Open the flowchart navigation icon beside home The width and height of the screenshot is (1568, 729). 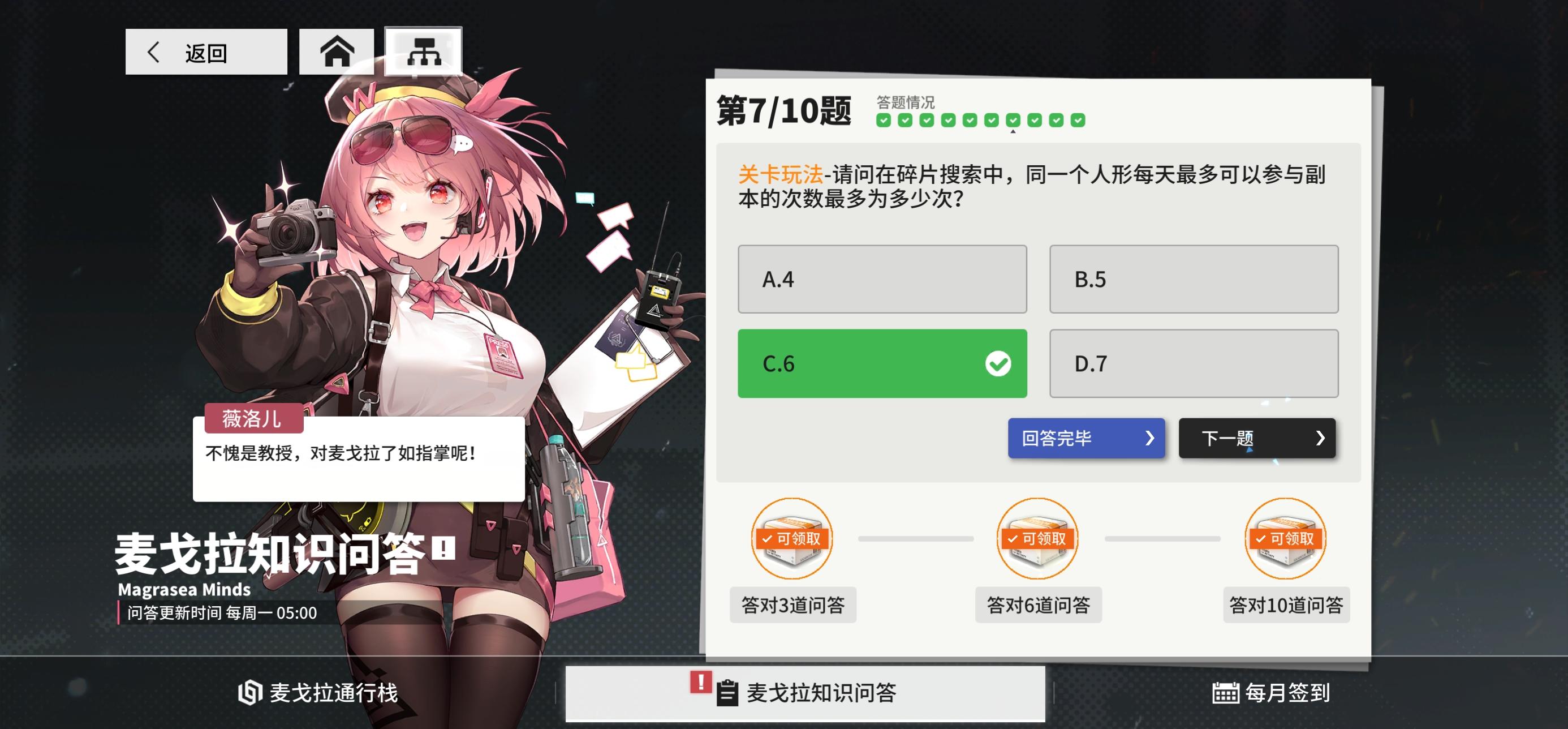pos(425,53)
